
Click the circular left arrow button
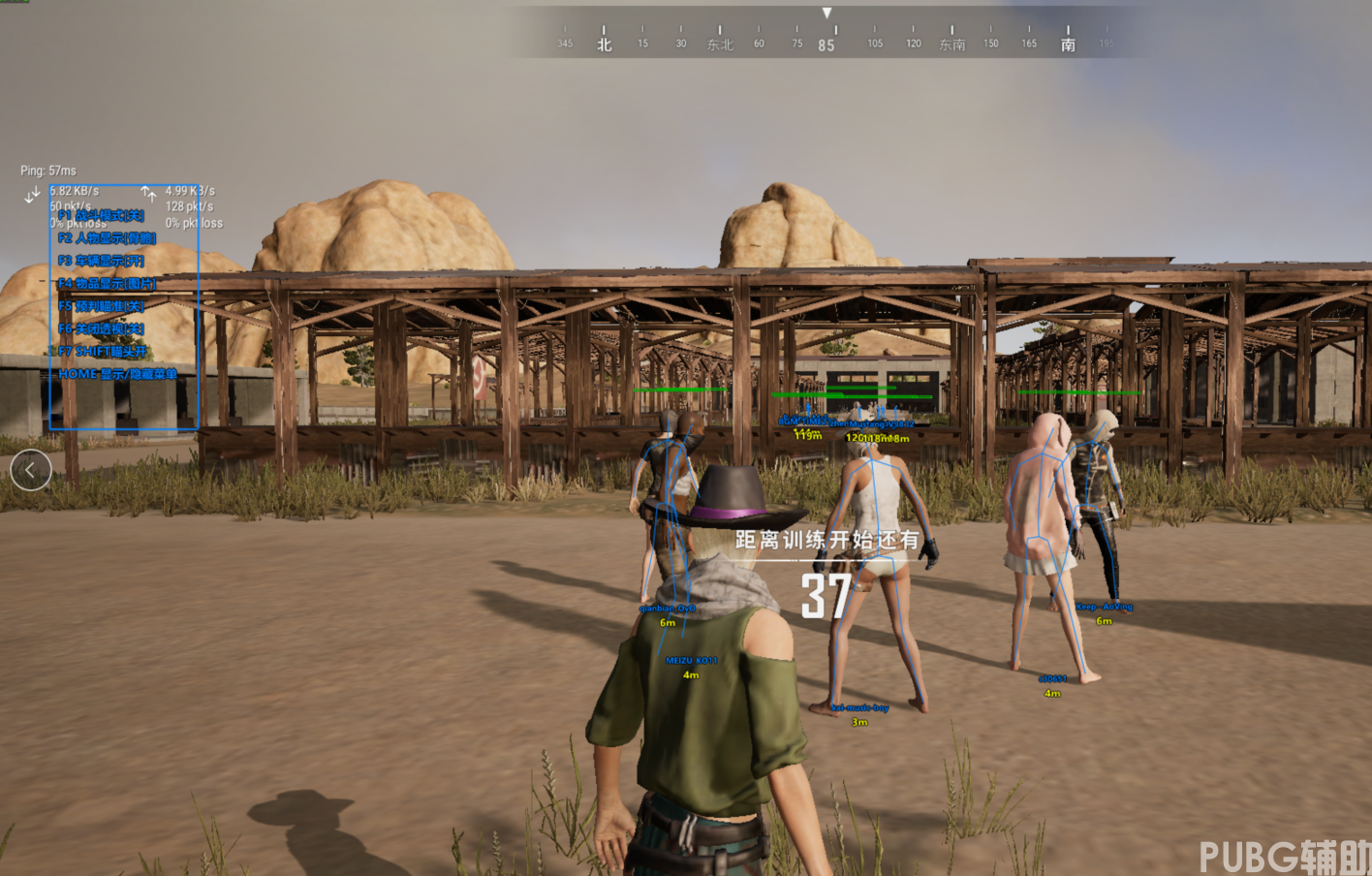[31, 471]
